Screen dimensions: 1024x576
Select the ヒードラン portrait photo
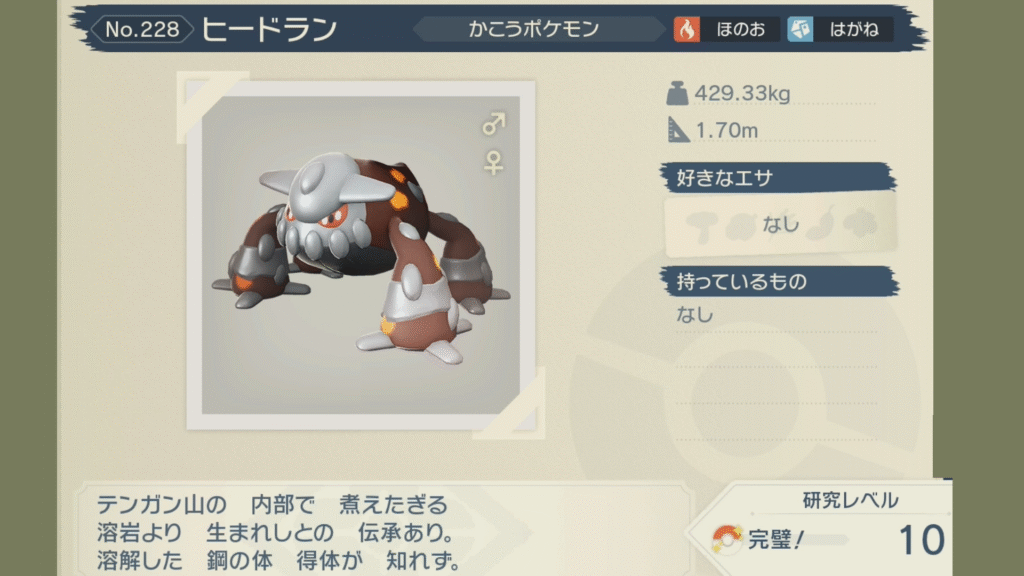[361, 255]
